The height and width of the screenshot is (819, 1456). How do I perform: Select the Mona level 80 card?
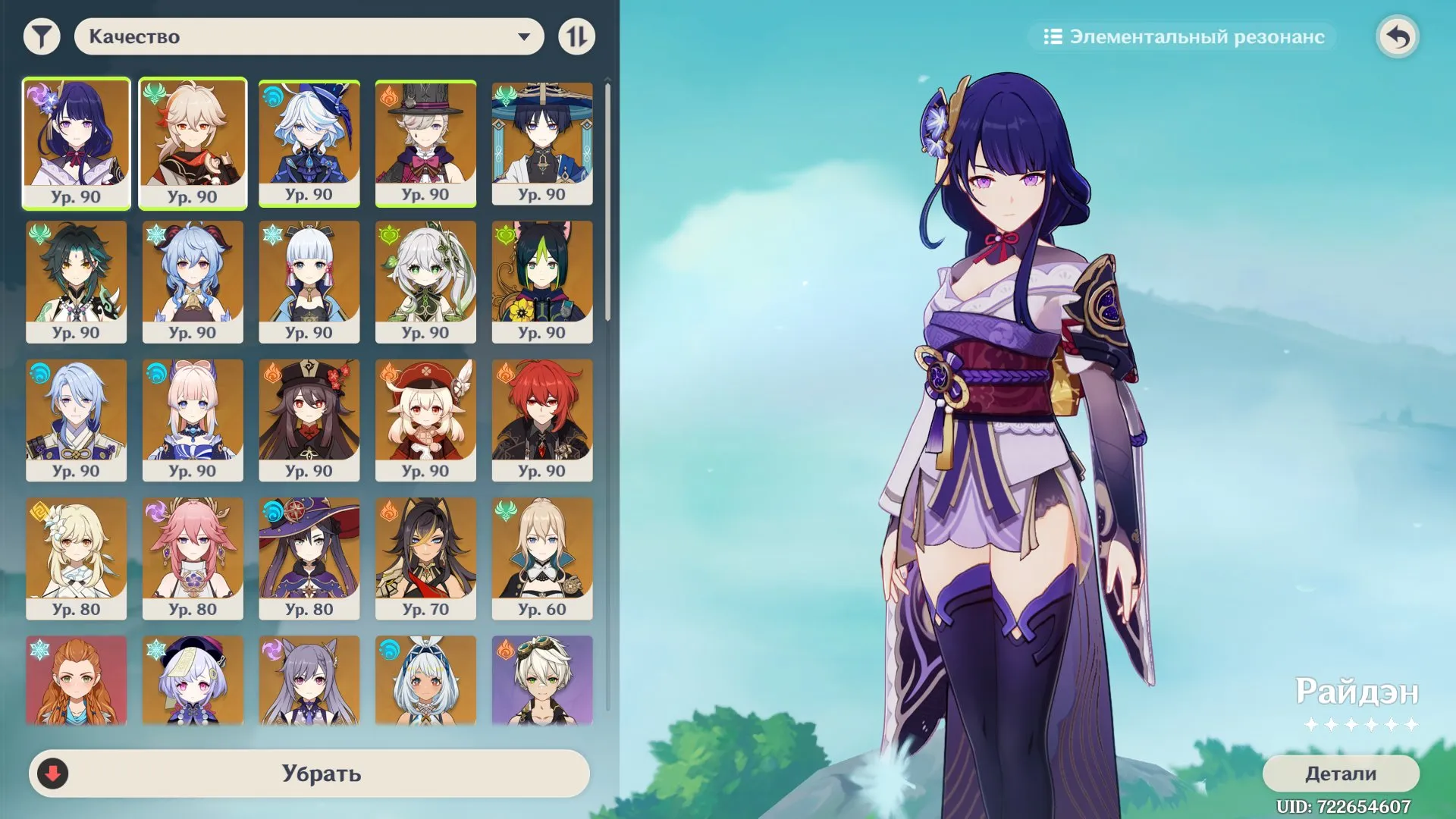[x=309, y=558]
